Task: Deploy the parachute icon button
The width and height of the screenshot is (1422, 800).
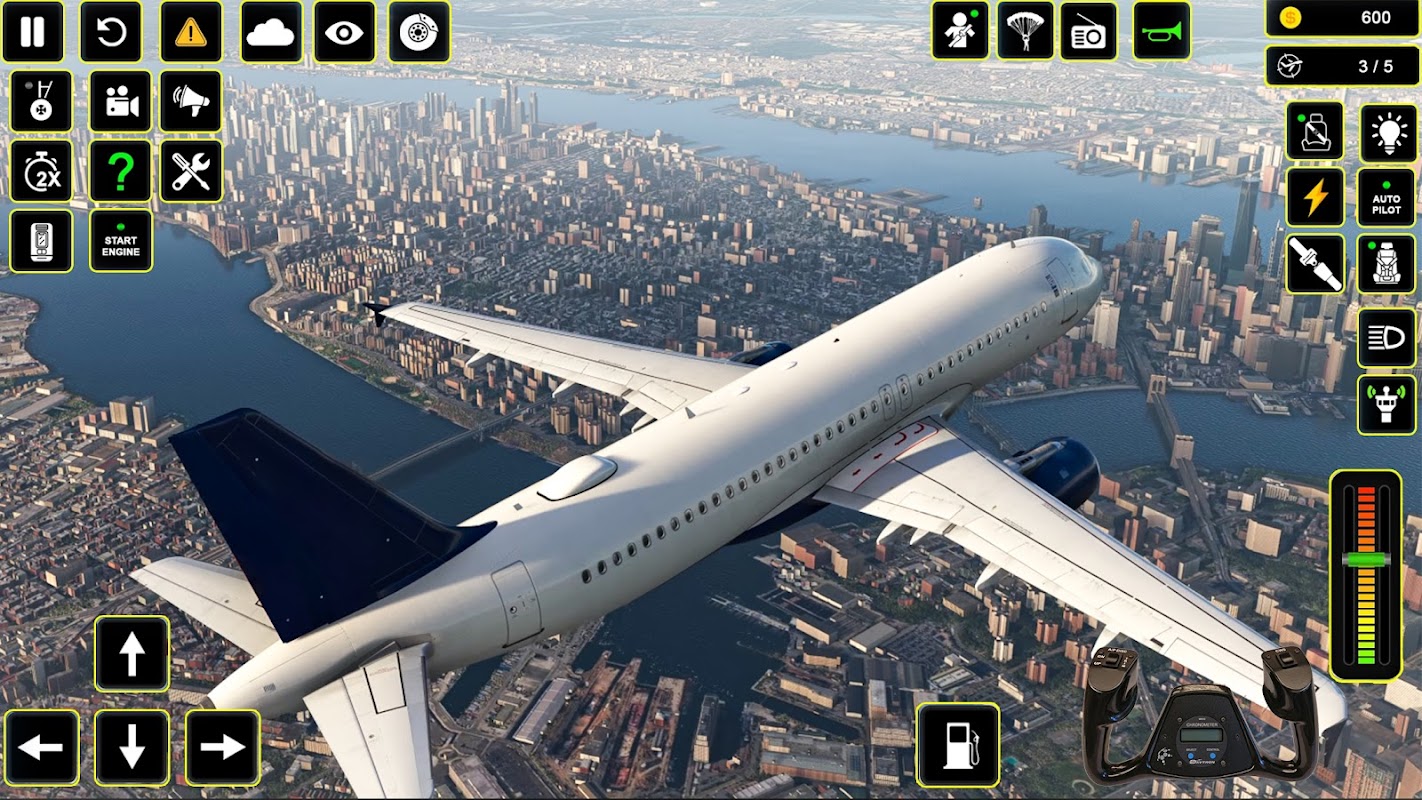Action: coord(1026,32)
